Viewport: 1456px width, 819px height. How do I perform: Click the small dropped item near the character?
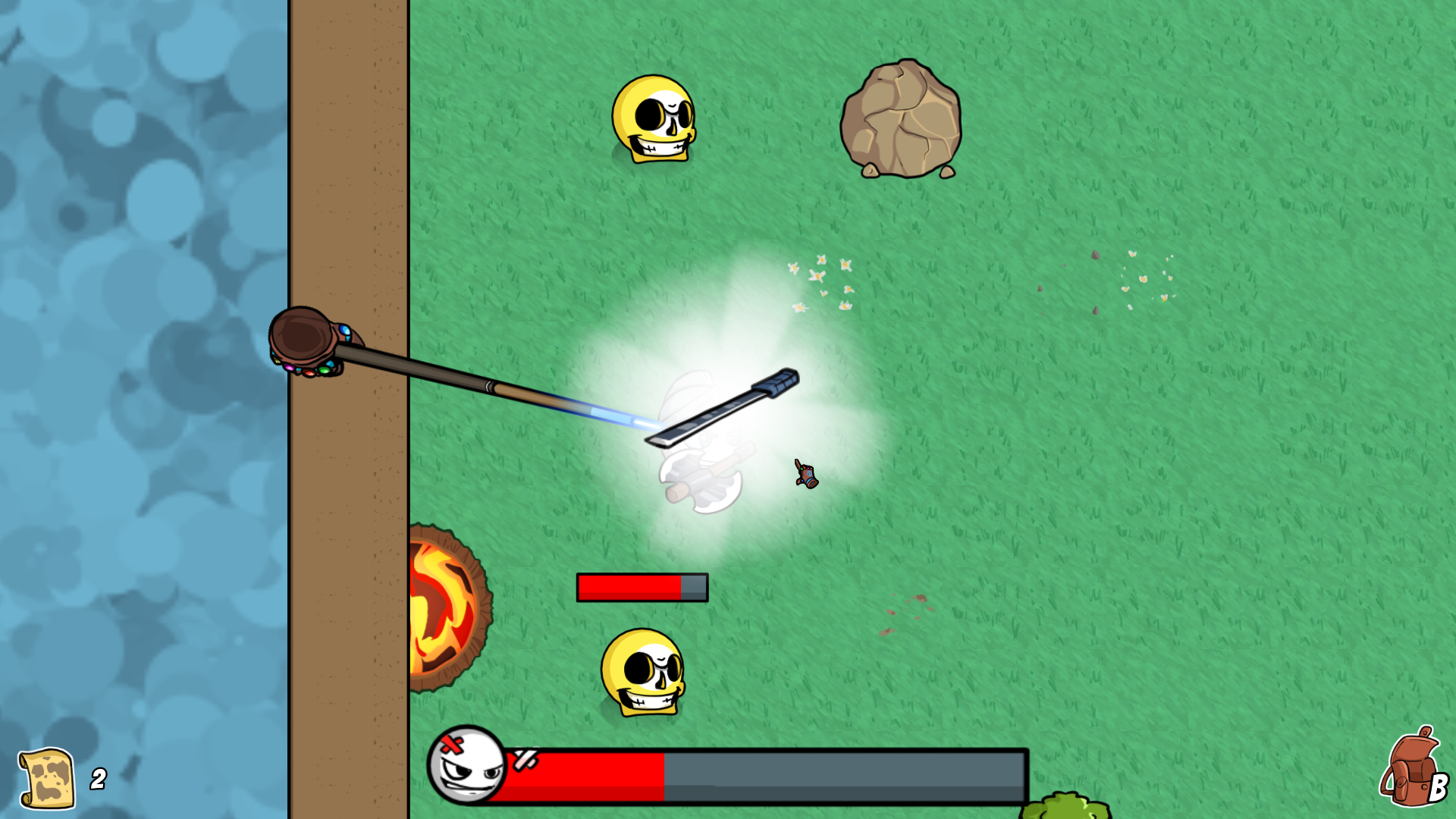(x=805, y=474)
